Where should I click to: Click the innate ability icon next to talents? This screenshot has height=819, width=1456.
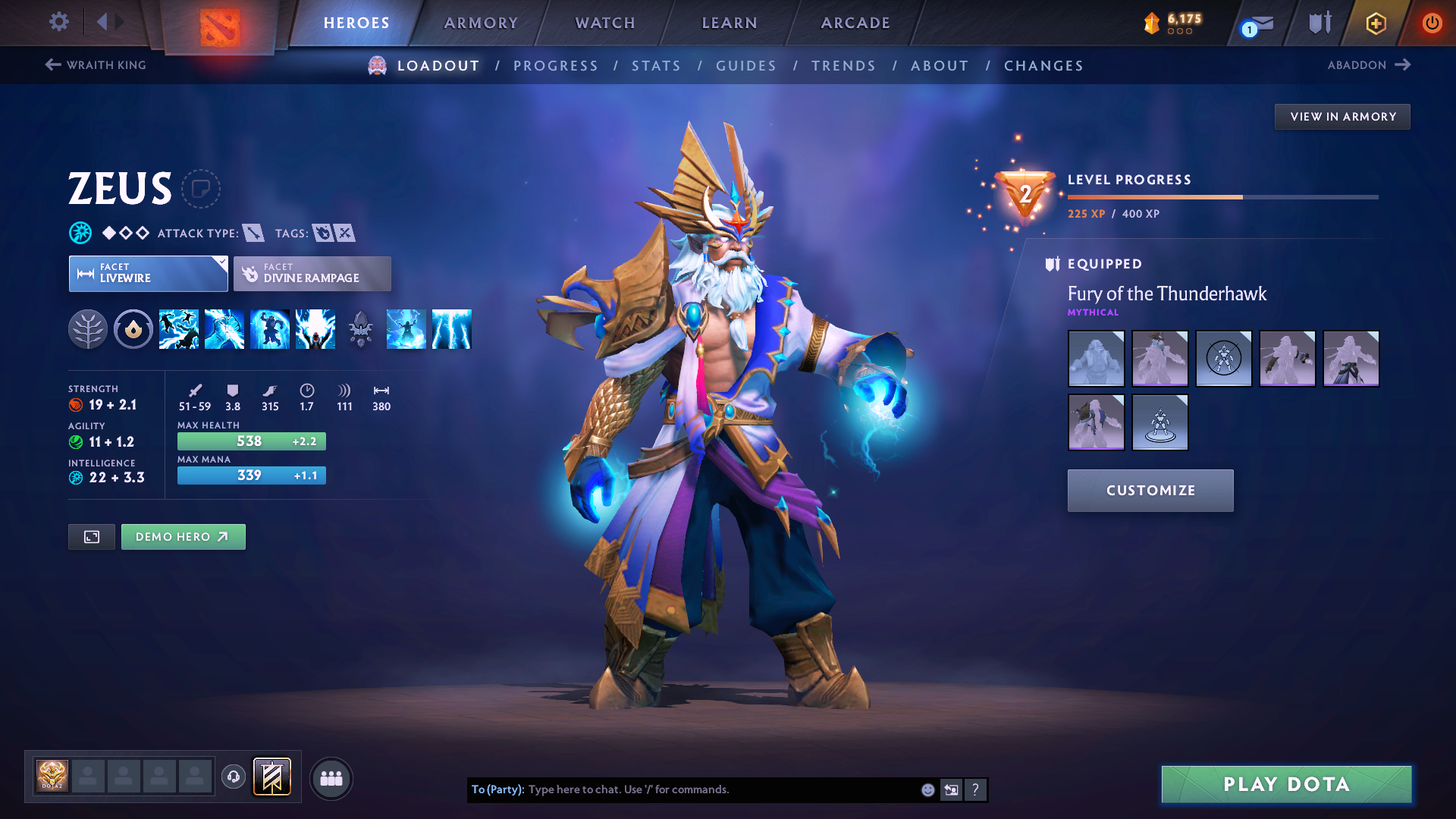point(133,328)
